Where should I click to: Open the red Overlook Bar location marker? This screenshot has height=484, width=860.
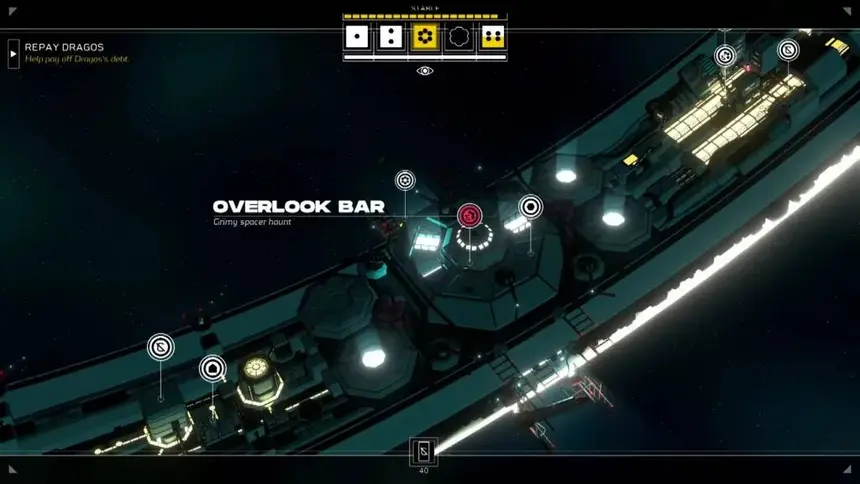coord(469,214)
